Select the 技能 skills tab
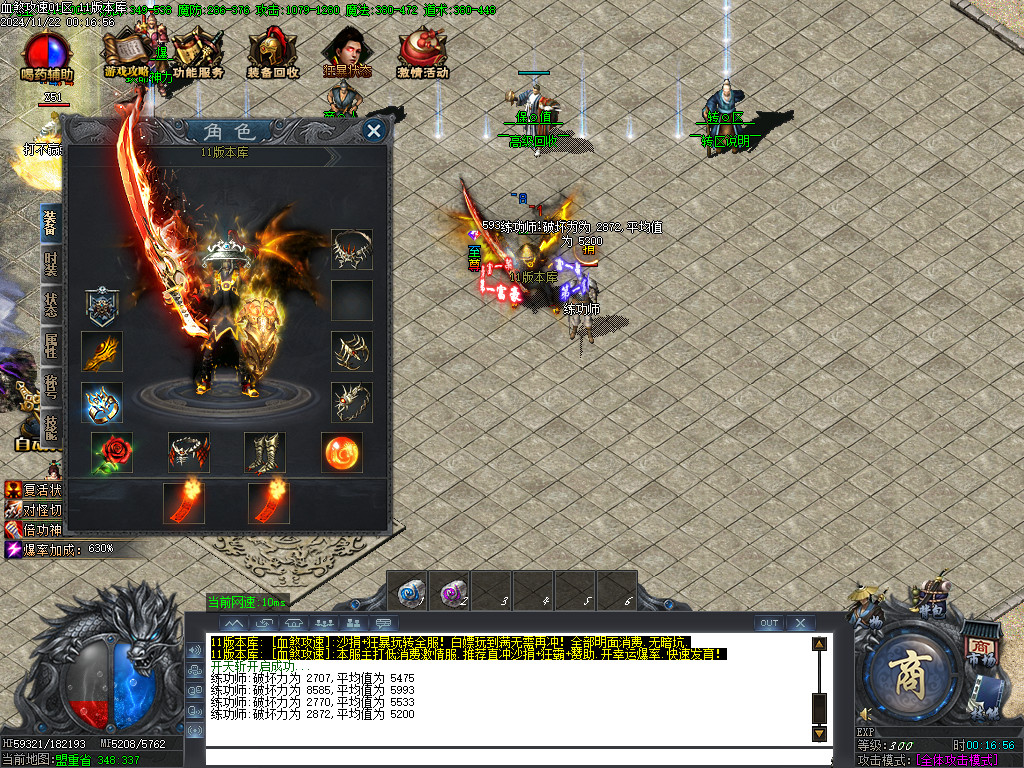Viewport: 1024px width, 768px height. [x=51, y=426]
